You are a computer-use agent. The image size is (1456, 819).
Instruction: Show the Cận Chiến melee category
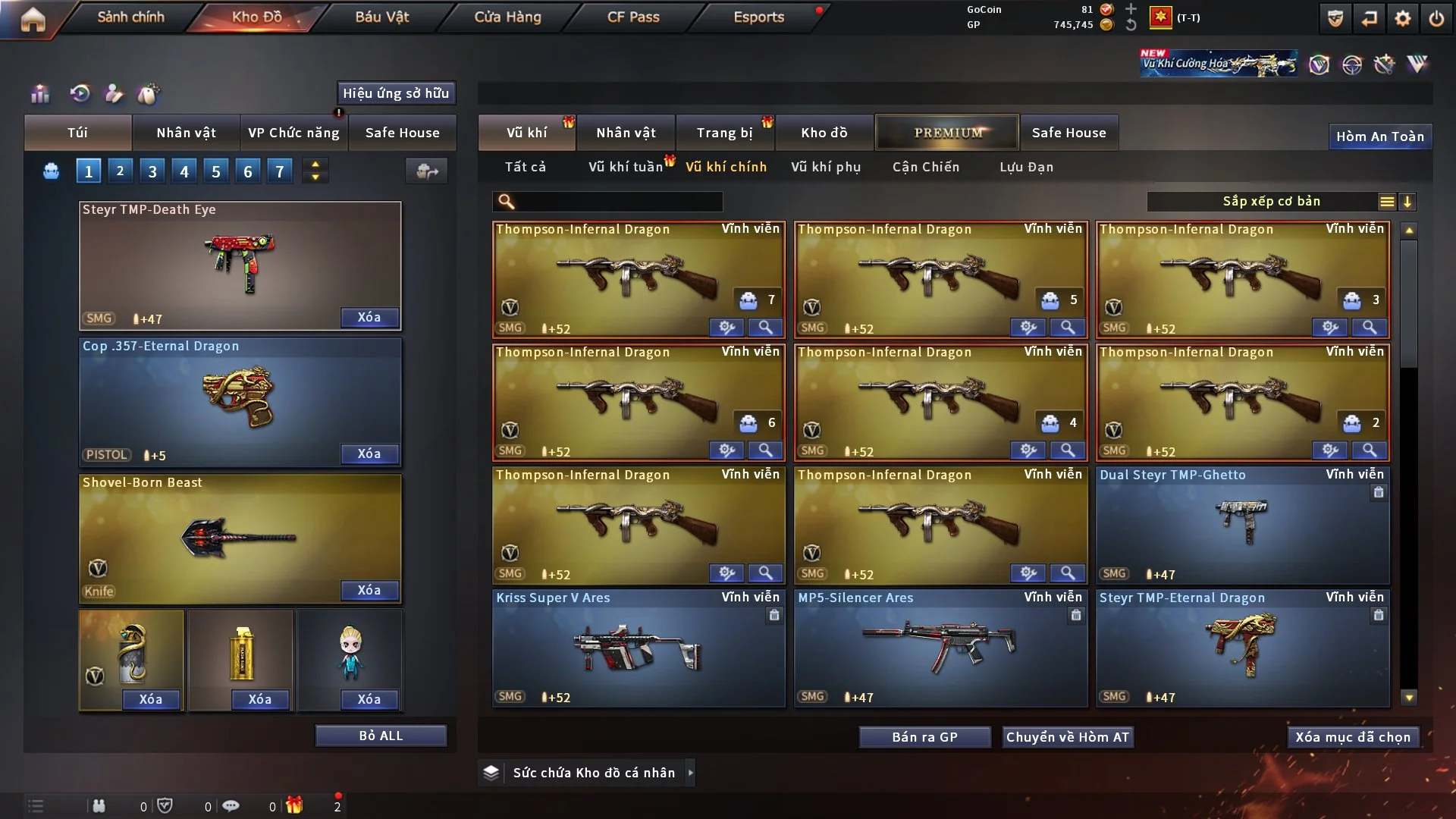point(925,167)
